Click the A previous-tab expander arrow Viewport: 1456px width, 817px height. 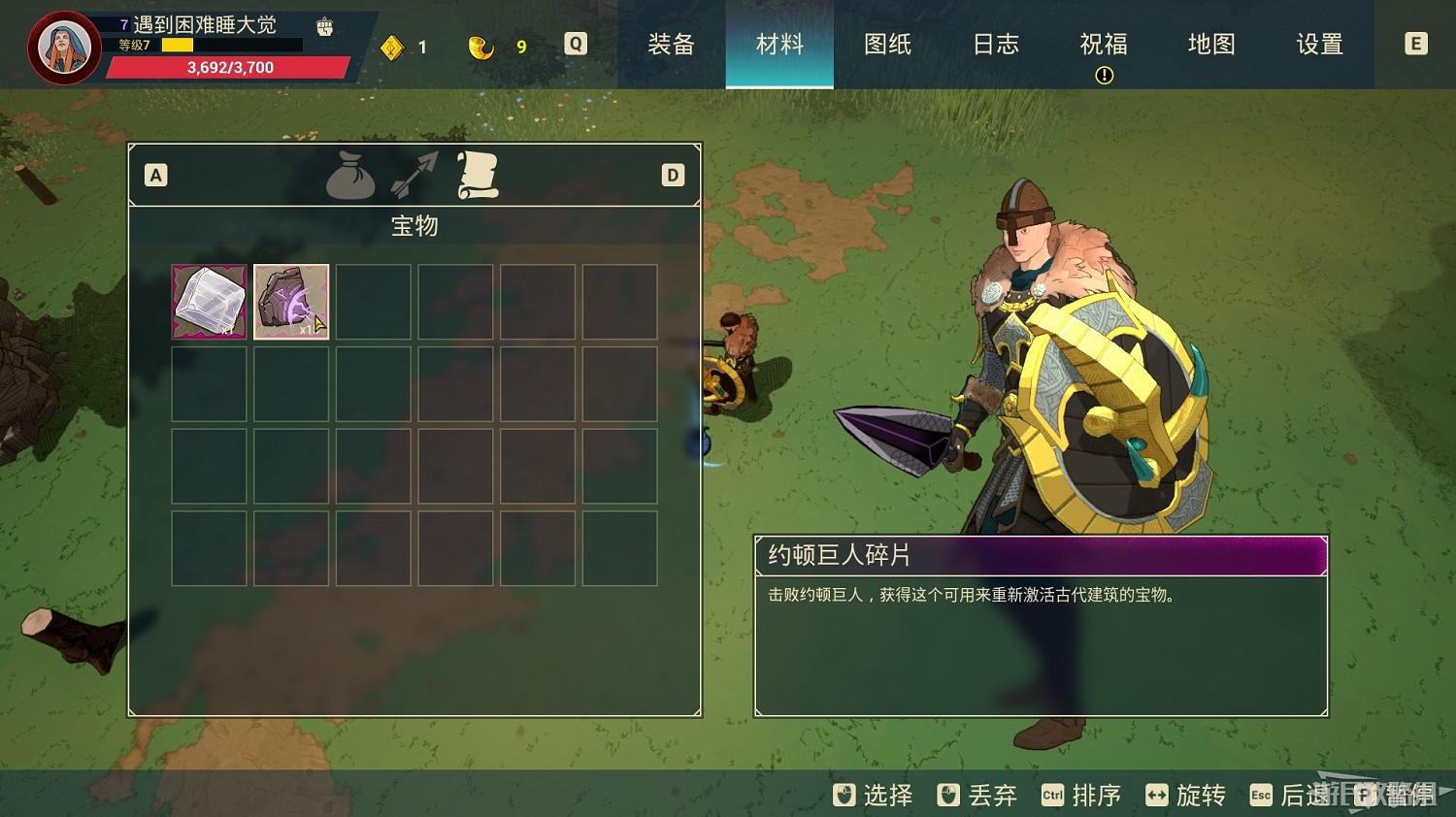point(155,176)
